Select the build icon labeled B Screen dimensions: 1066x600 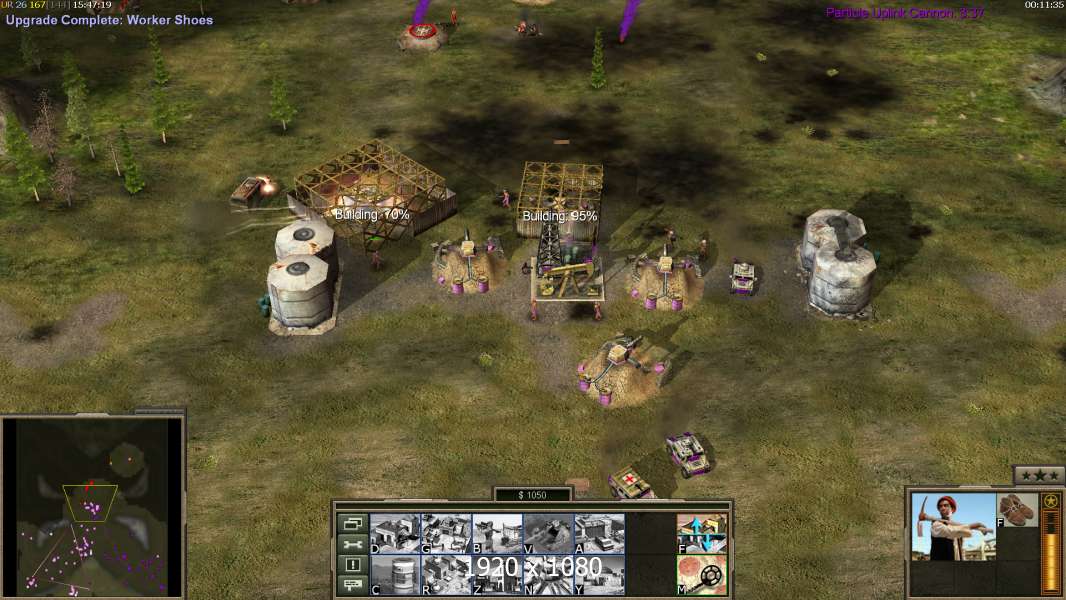pos(497,533)
